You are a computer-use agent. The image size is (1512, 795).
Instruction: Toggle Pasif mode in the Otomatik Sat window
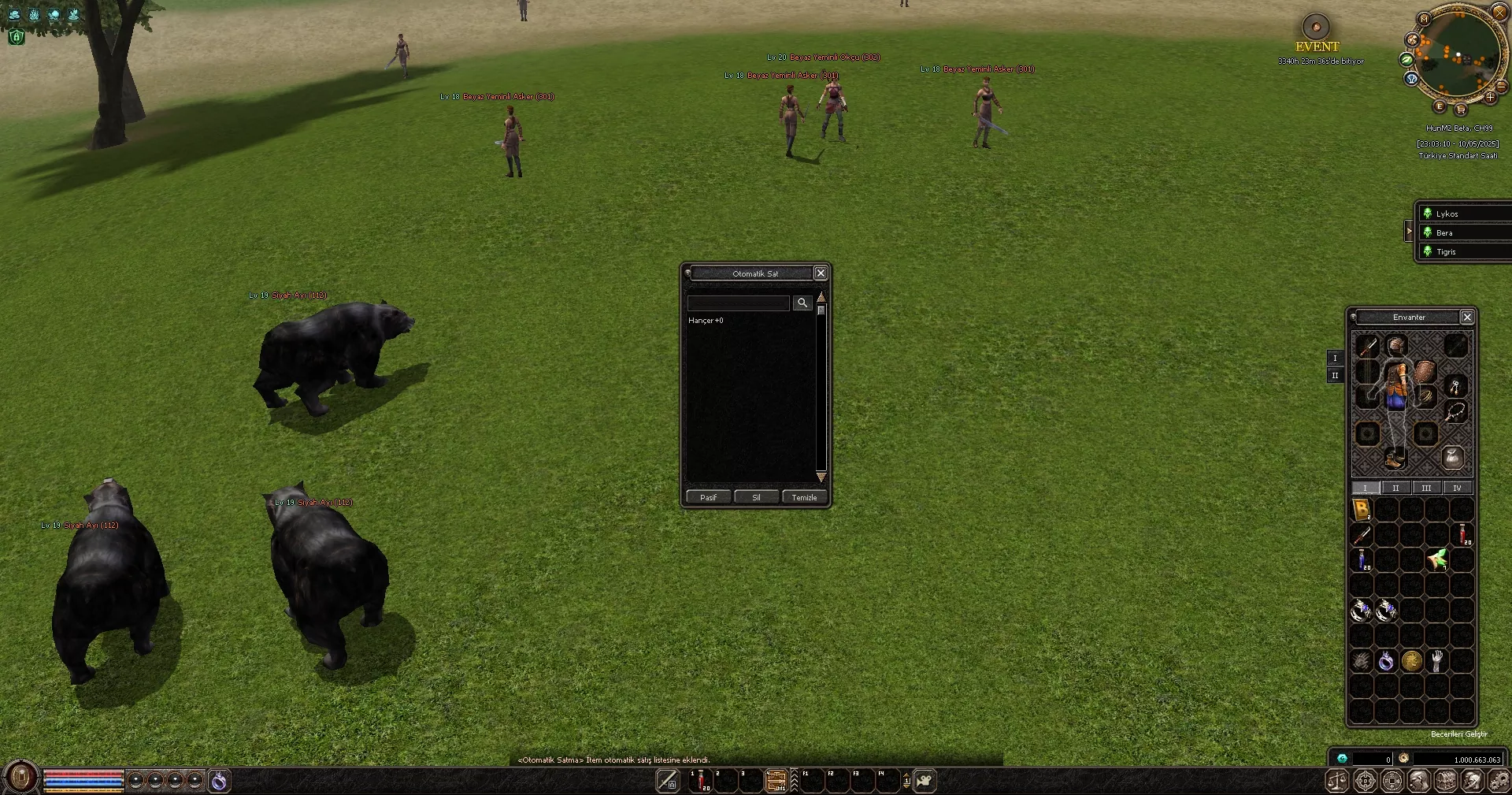(707, 497)
